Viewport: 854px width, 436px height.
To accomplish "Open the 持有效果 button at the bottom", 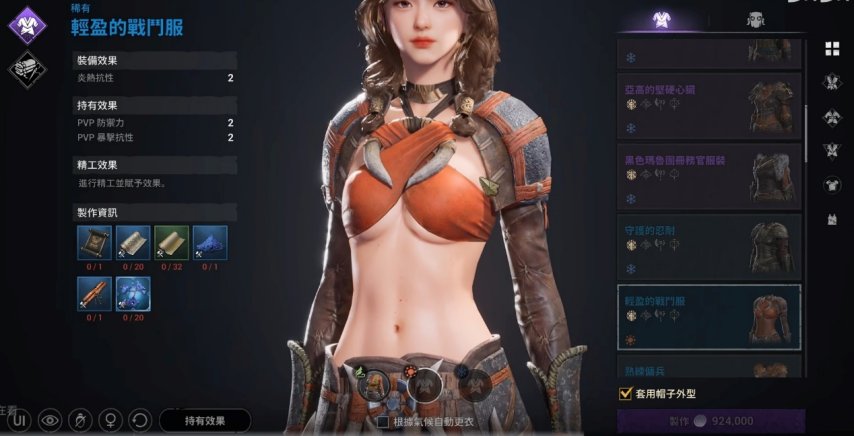I will pos(204,420).
